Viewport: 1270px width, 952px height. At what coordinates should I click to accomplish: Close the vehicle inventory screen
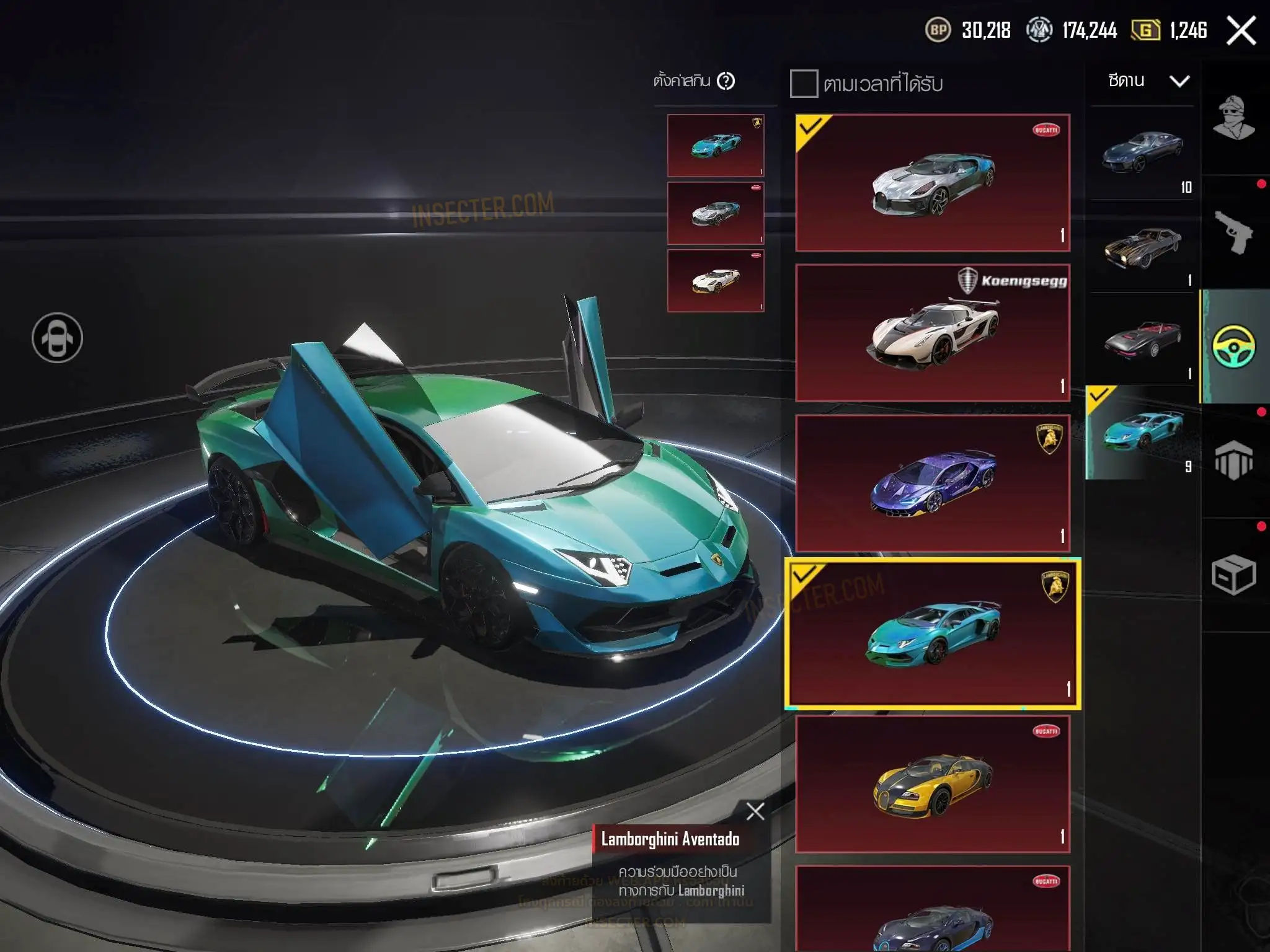click(x=1241, y=30)
